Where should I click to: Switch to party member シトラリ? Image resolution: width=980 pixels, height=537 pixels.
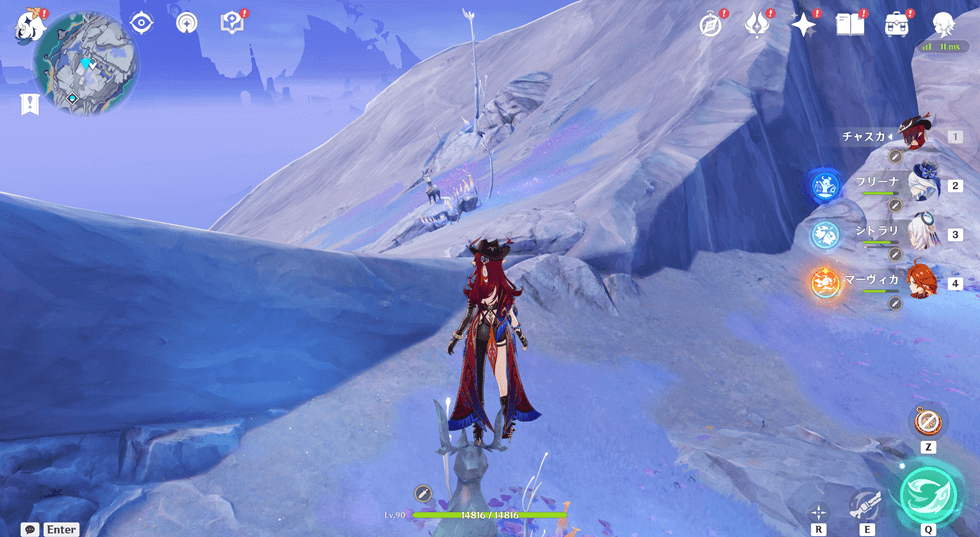(x=924, y=233)
